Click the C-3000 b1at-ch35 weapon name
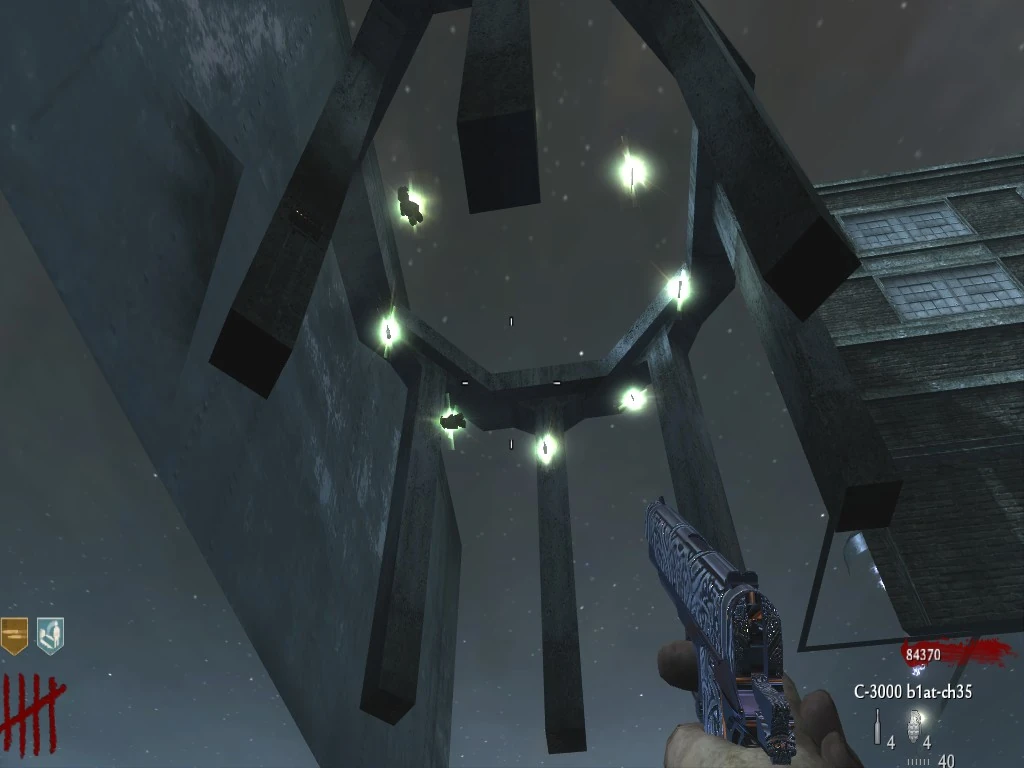Screen dimensions: 1024x768 pyautogui.click(x=912, y=691)
